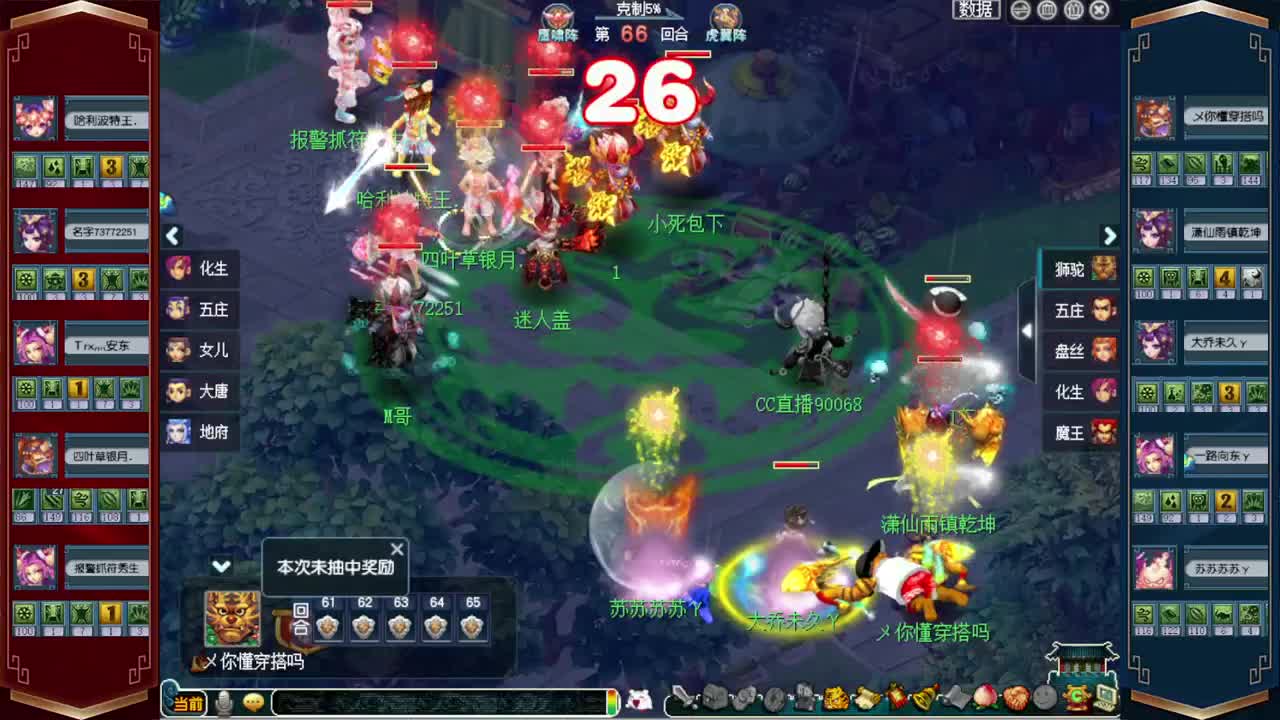
Task: Select the sword attack icon on the bottom toolbar
Action: 682,700
